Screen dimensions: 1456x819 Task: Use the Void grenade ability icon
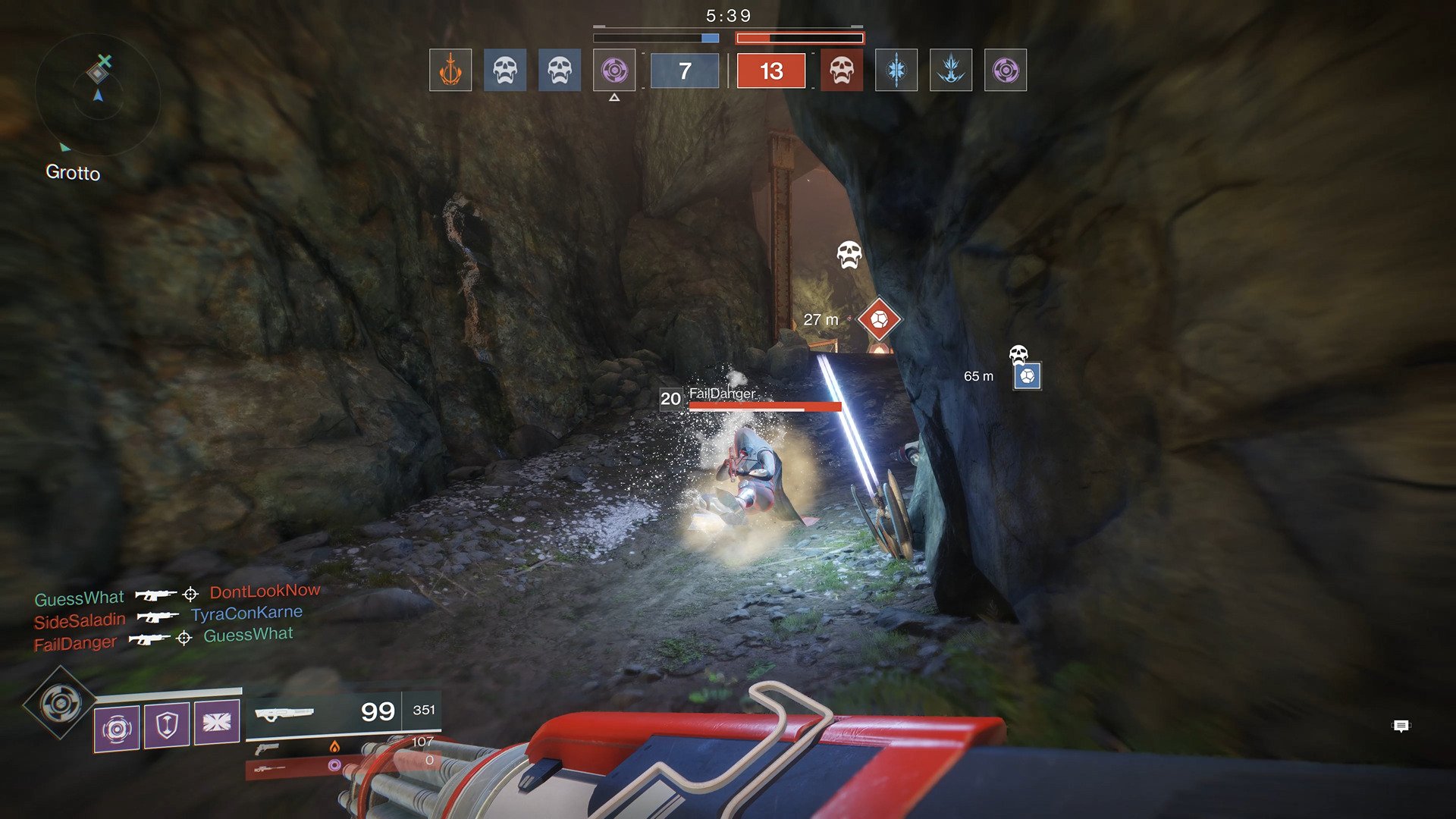(x=117, y=728)
